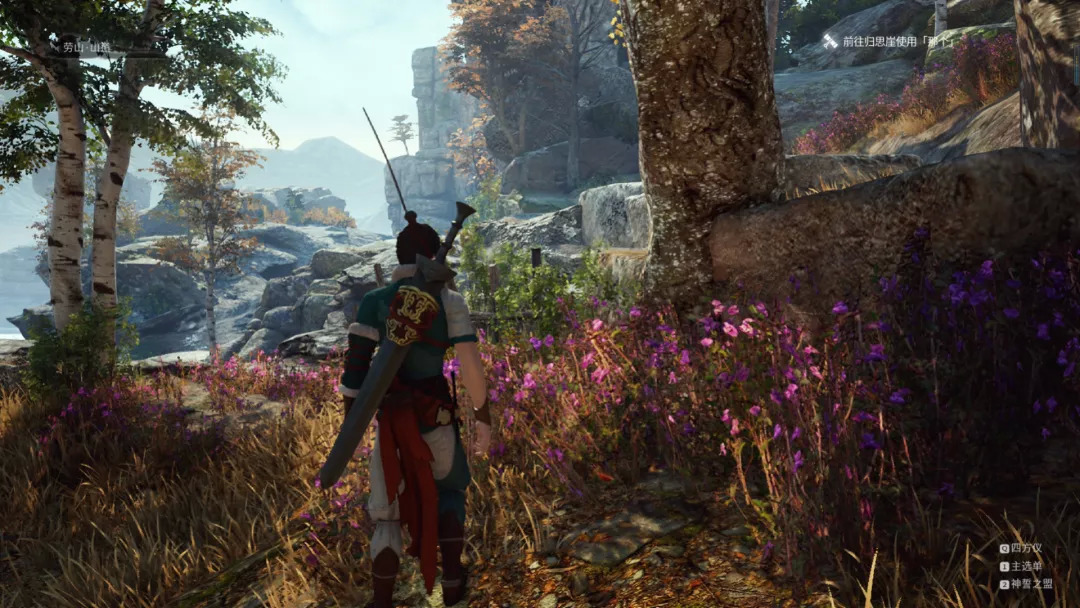The image size is (1080, 608).
Task: Open the 主选单 main menu
Action: pos(1021,566)
